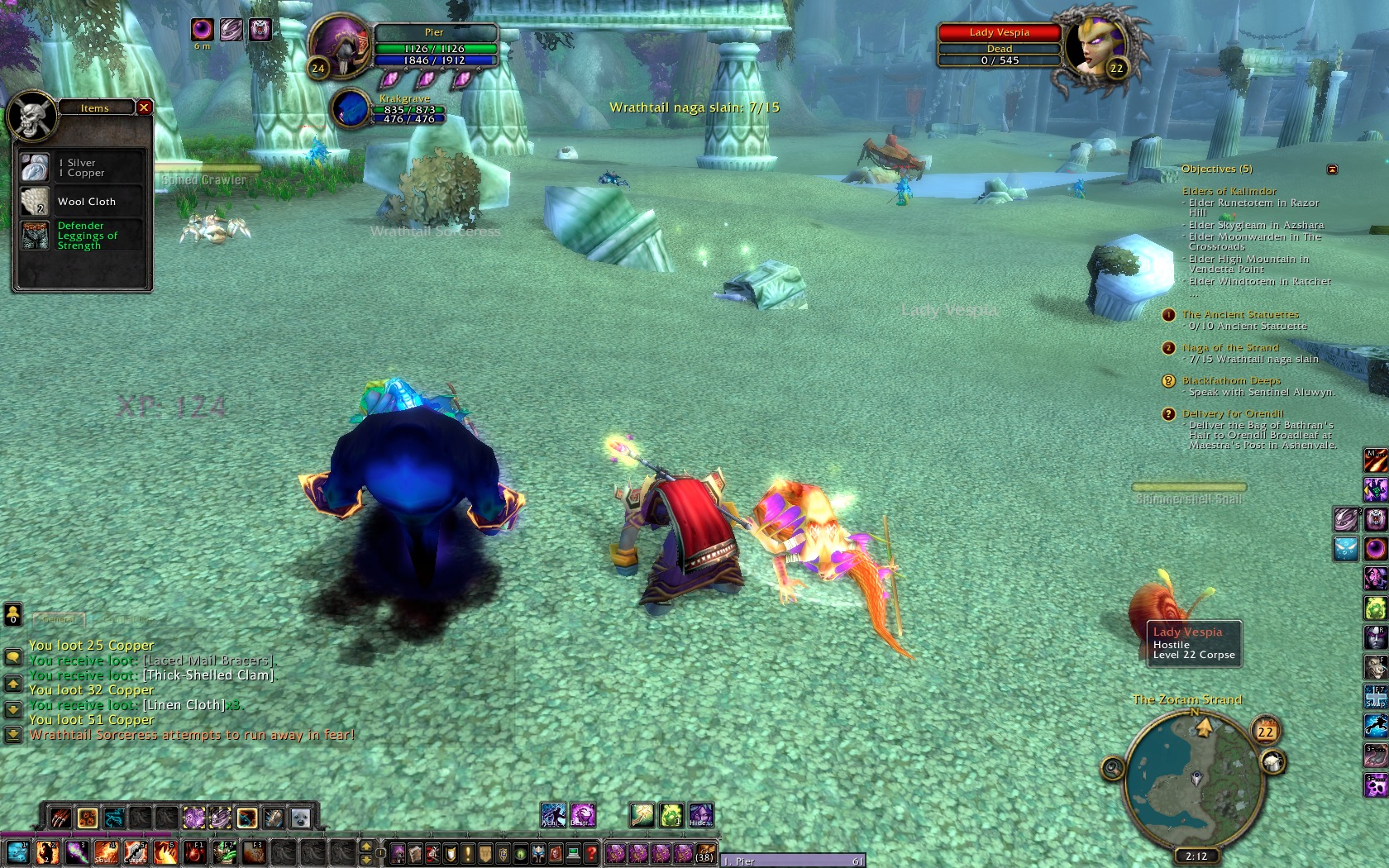Open The Ancient Statuettes quest entry
The height and width of the screenshot is (868, 1389).
point(1239,314)
